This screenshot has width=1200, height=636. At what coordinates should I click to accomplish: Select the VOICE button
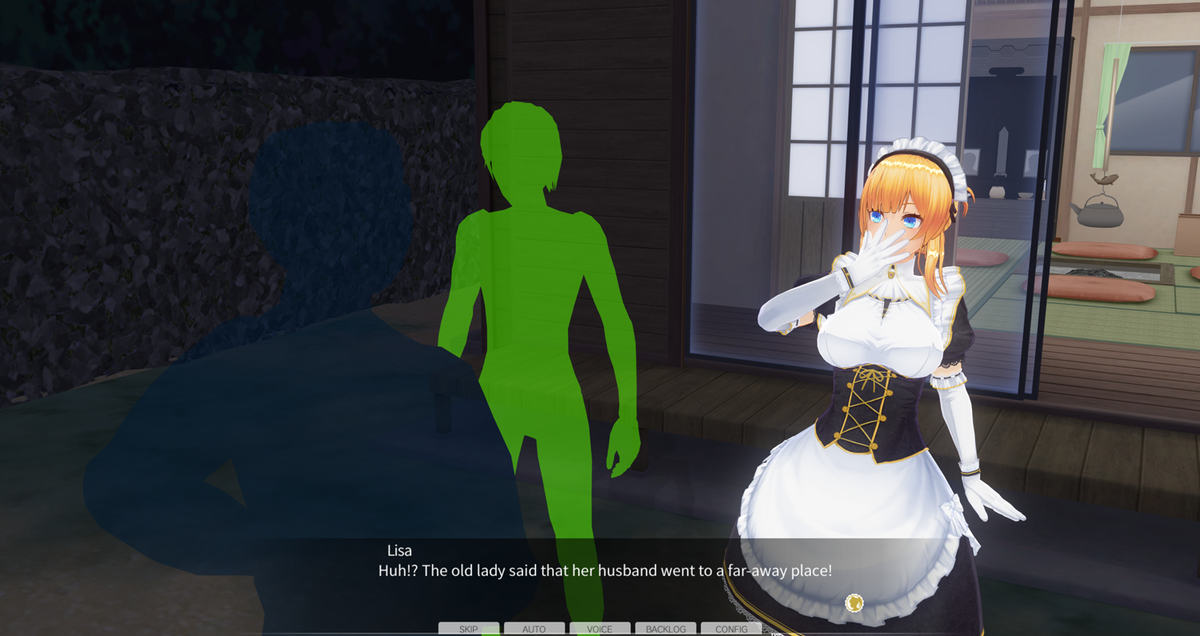[x=600, y=629]
